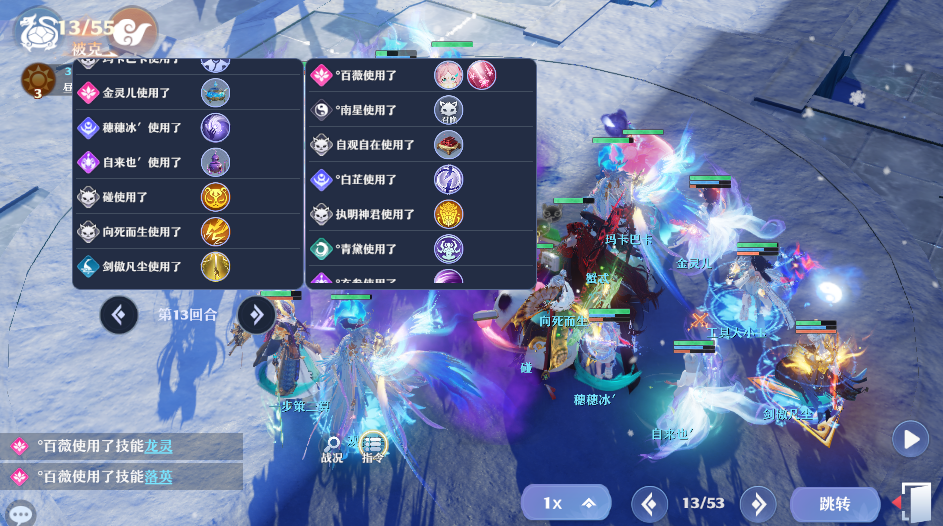Image resolution: width=943 pixels, height=526 pixels.
Task: Follow the 龙灵 skill link in log
Action: coord(159,447)
